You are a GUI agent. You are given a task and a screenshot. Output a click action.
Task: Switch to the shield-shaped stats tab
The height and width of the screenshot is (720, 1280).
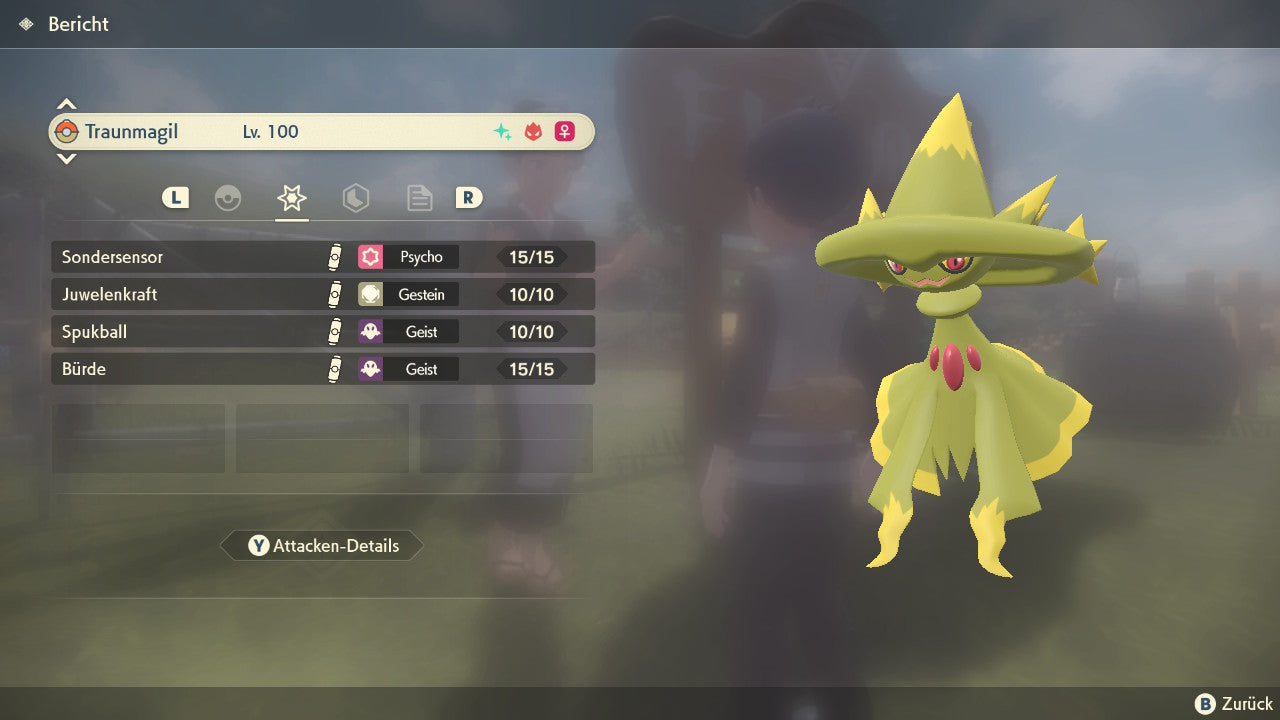tap(355, 198)
